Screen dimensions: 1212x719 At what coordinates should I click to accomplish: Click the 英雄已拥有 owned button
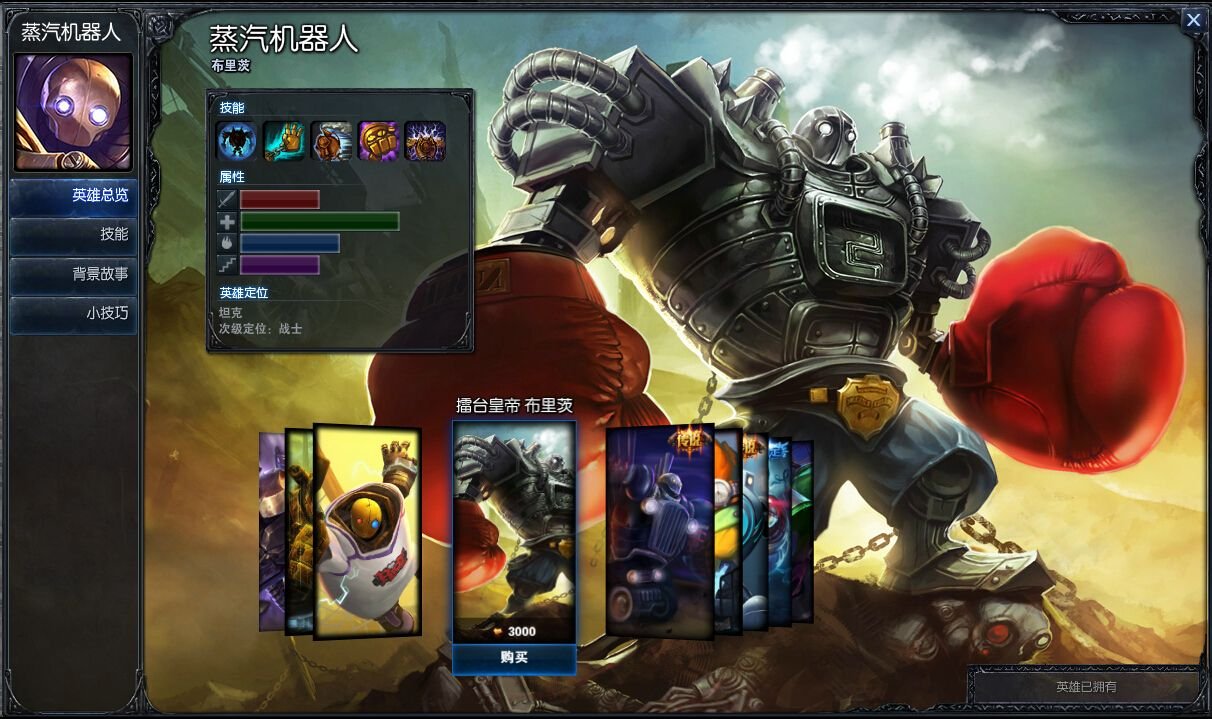point(1086,687)
